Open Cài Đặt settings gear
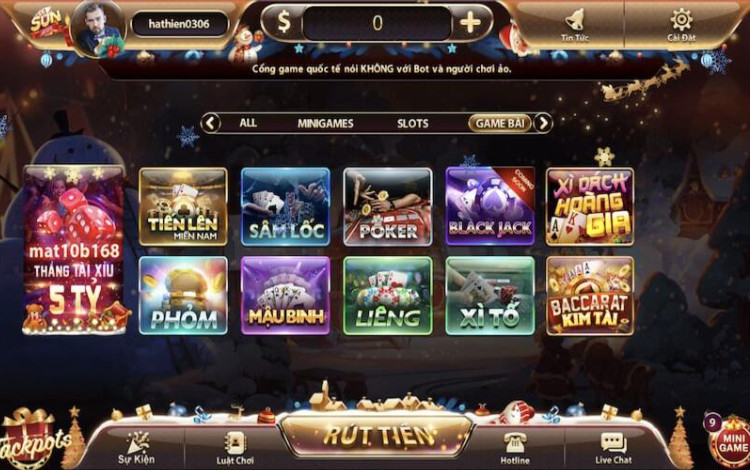751x470 pixels. [681, 24]
